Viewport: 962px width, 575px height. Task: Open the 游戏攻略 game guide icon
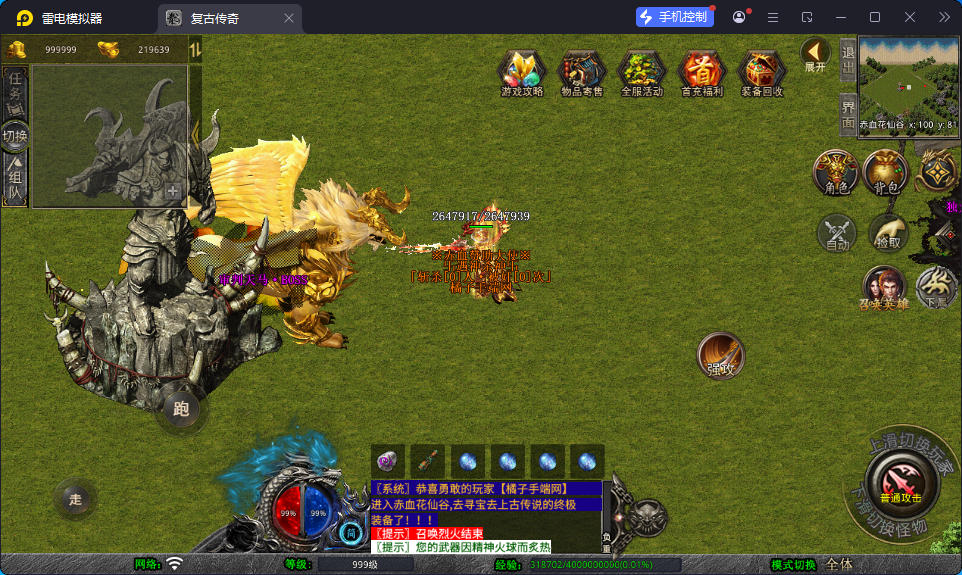pos(522,73)
